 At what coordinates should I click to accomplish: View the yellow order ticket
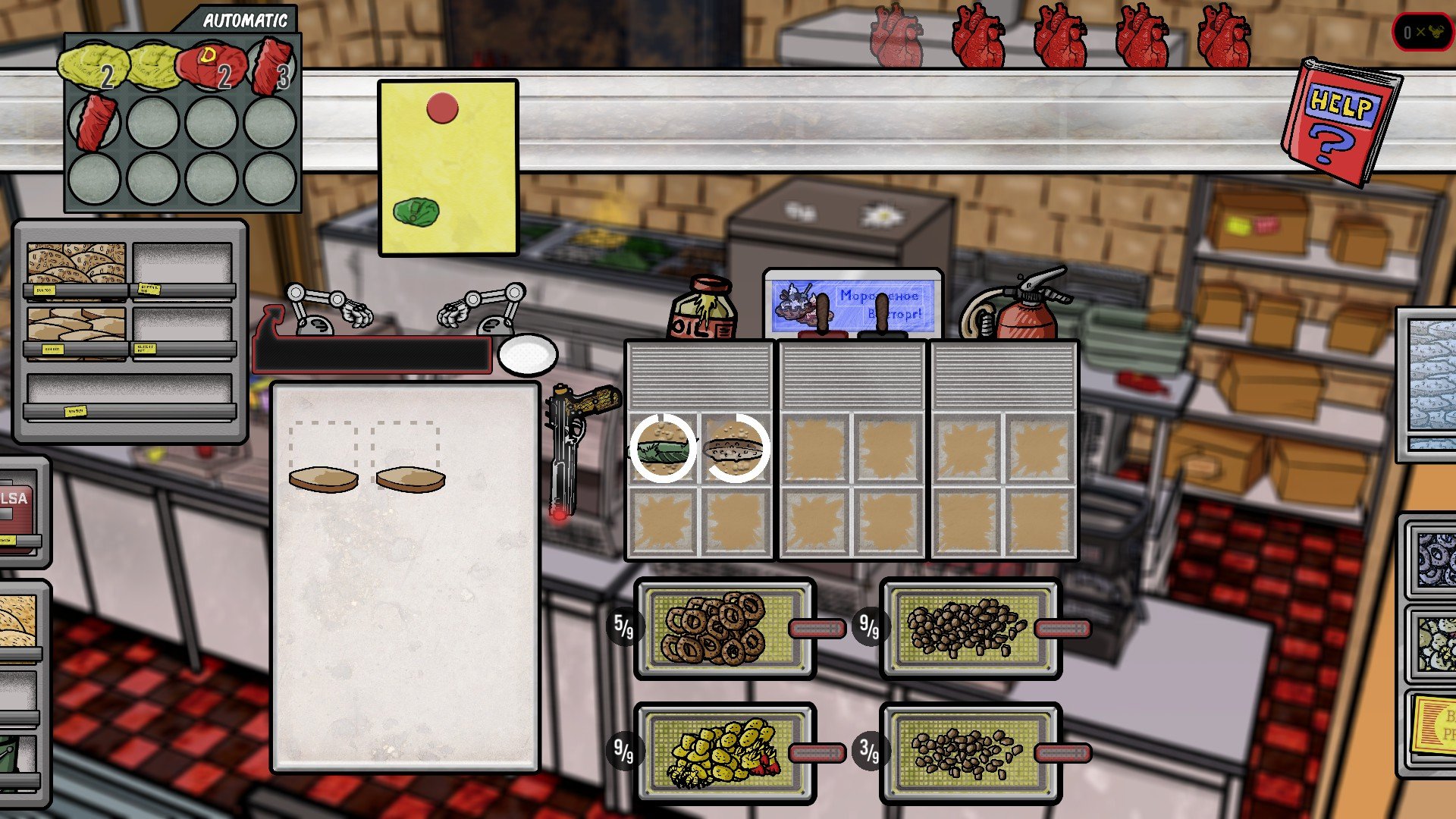point(448,168)
